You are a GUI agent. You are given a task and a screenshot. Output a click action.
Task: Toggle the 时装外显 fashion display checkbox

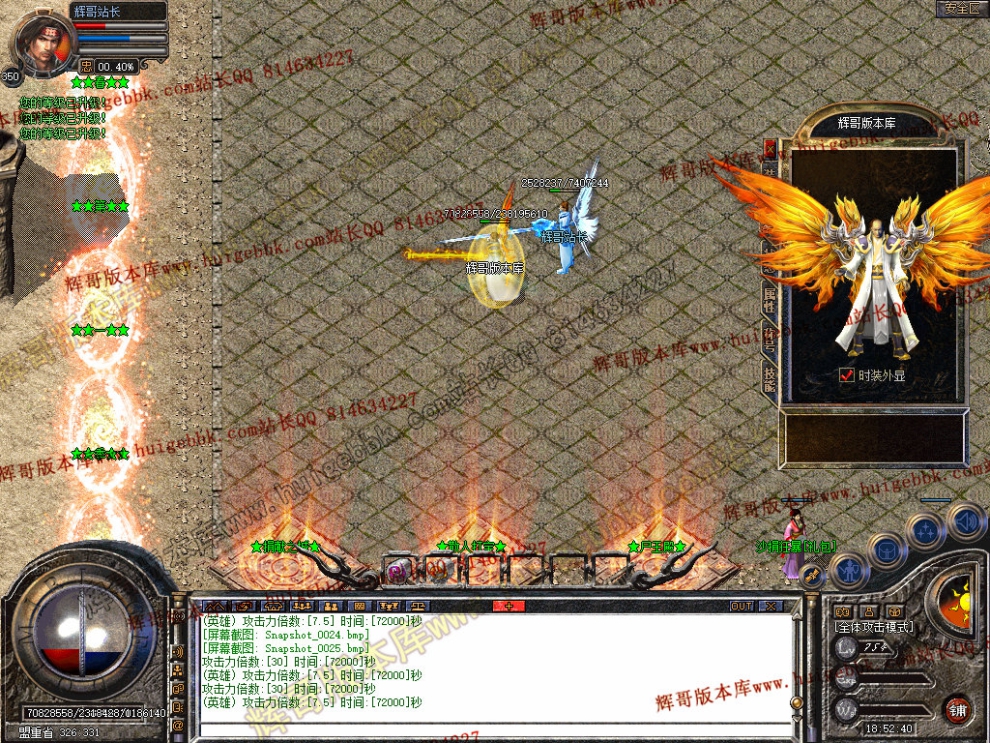[847, 376]
